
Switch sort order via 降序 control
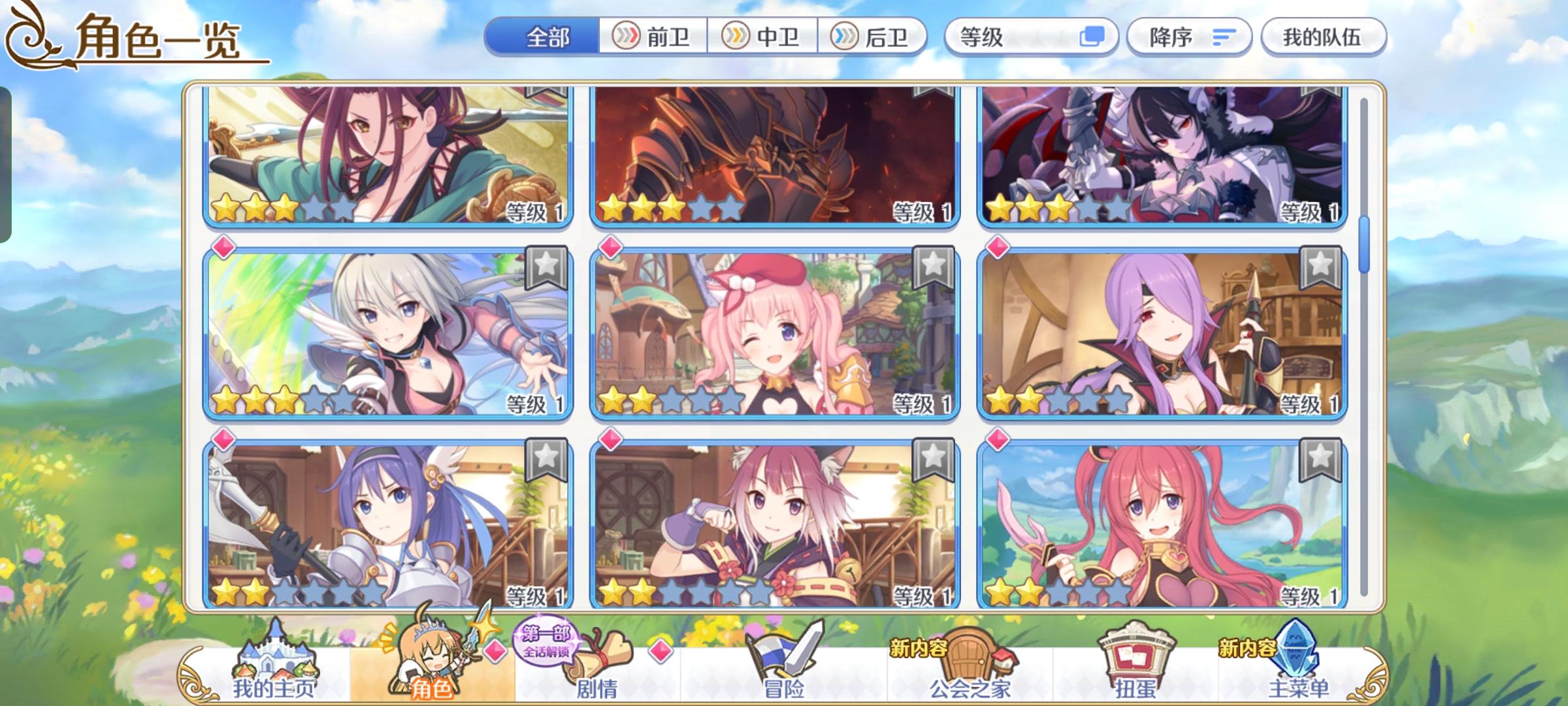click(1189, 37)
